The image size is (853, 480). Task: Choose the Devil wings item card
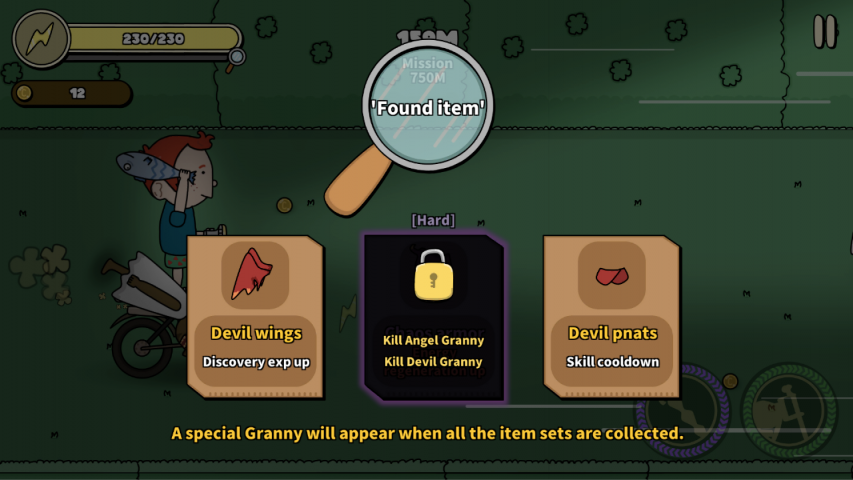[256, 315]
